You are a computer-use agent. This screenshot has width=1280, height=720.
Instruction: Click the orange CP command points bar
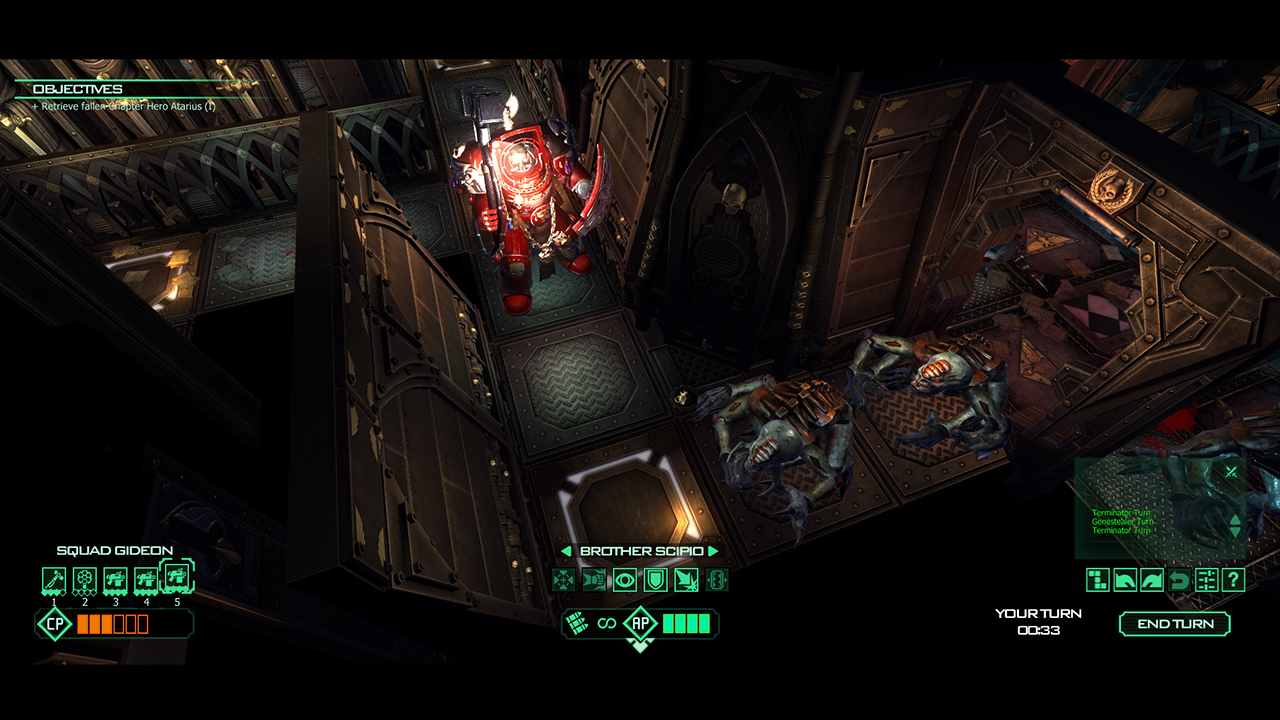coord(110,624)
